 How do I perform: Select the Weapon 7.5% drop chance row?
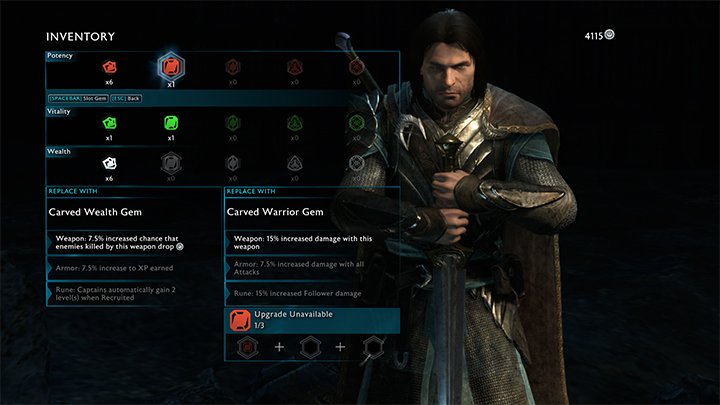[x=133, y=243]
